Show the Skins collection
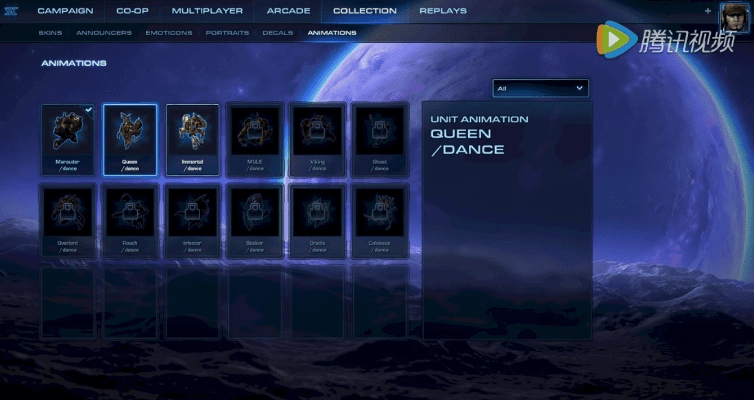 (50, 32)
